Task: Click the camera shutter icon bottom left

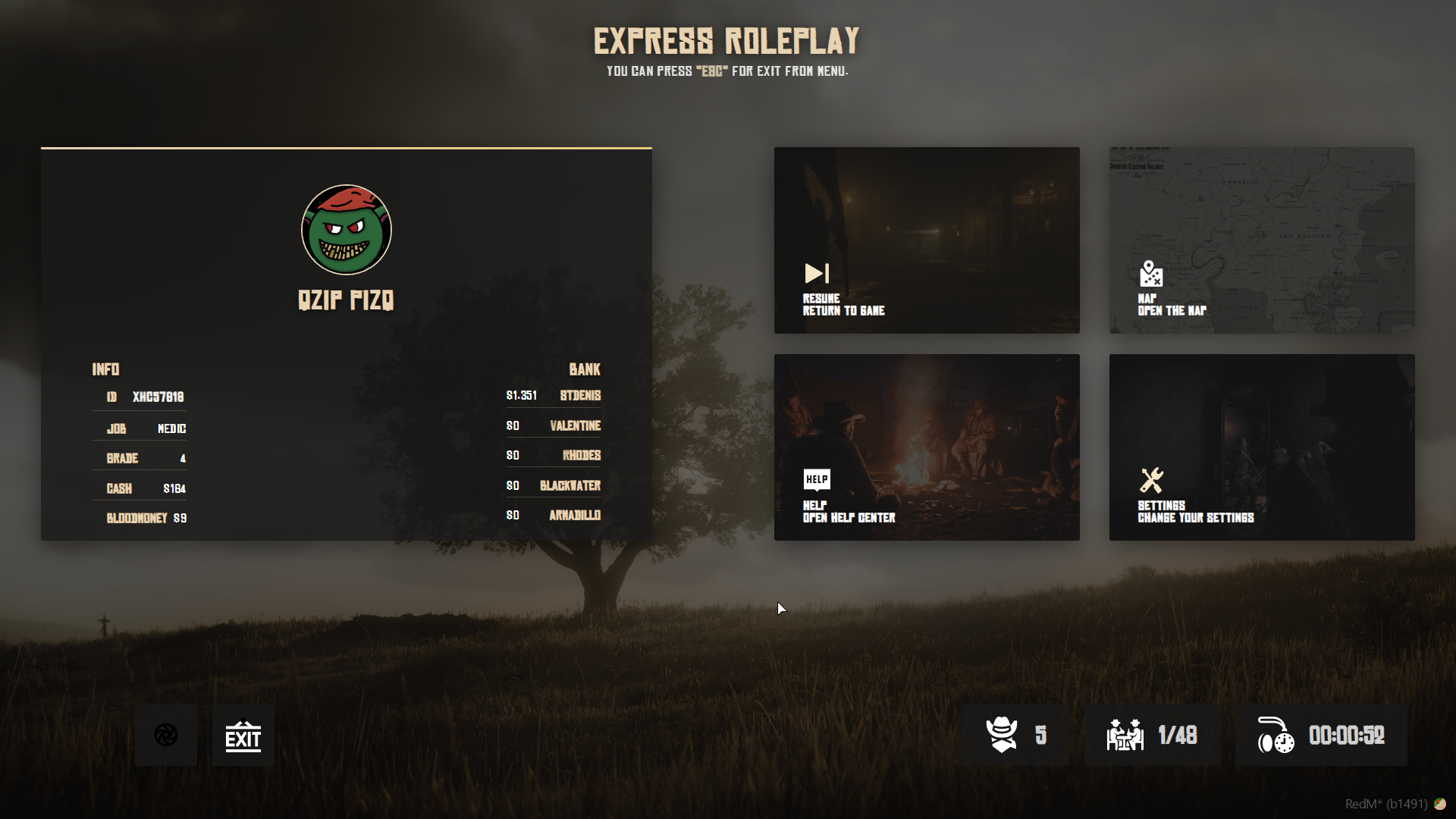Action: 165,734
